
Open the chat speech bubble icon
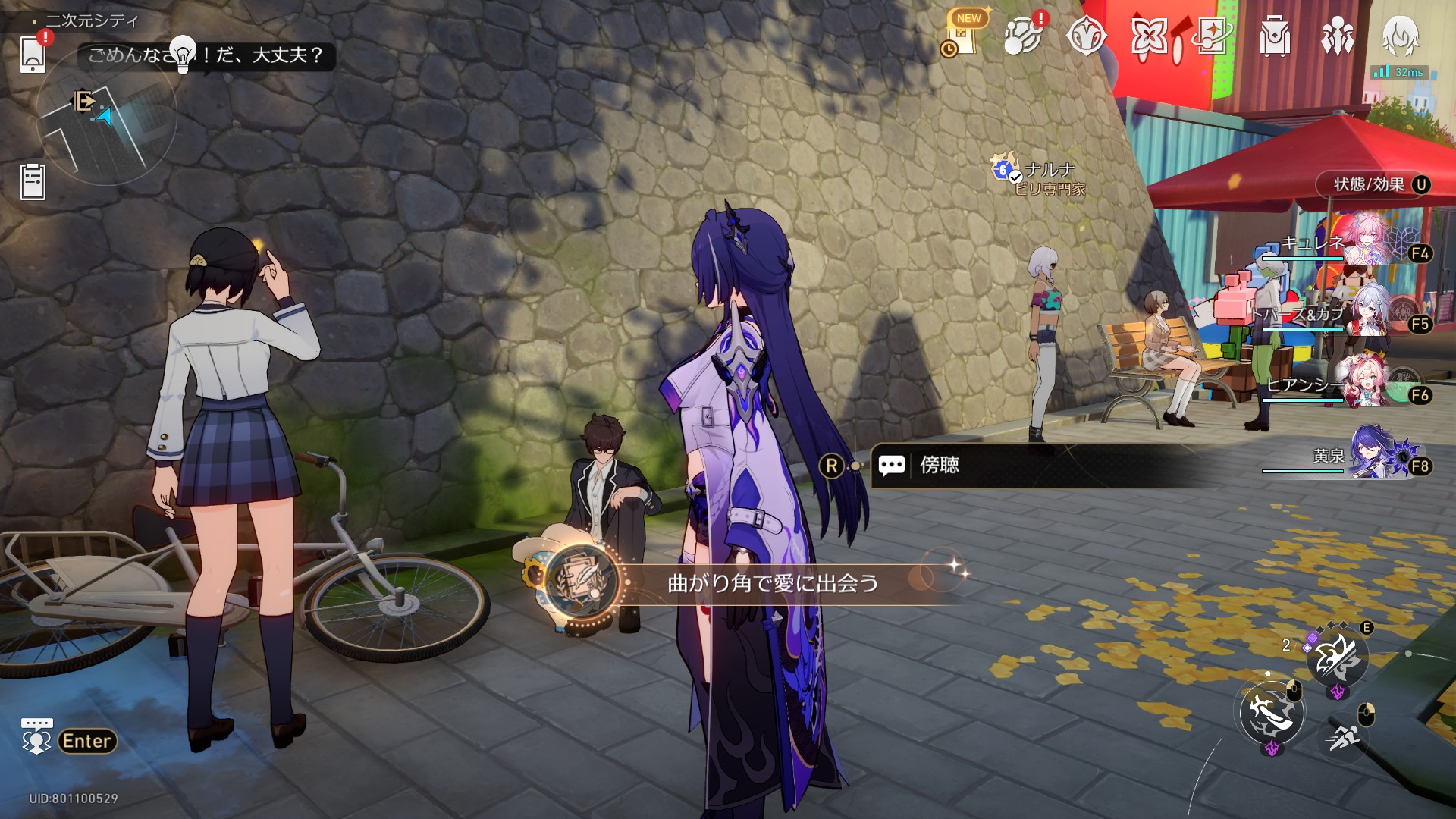point(36,736)
